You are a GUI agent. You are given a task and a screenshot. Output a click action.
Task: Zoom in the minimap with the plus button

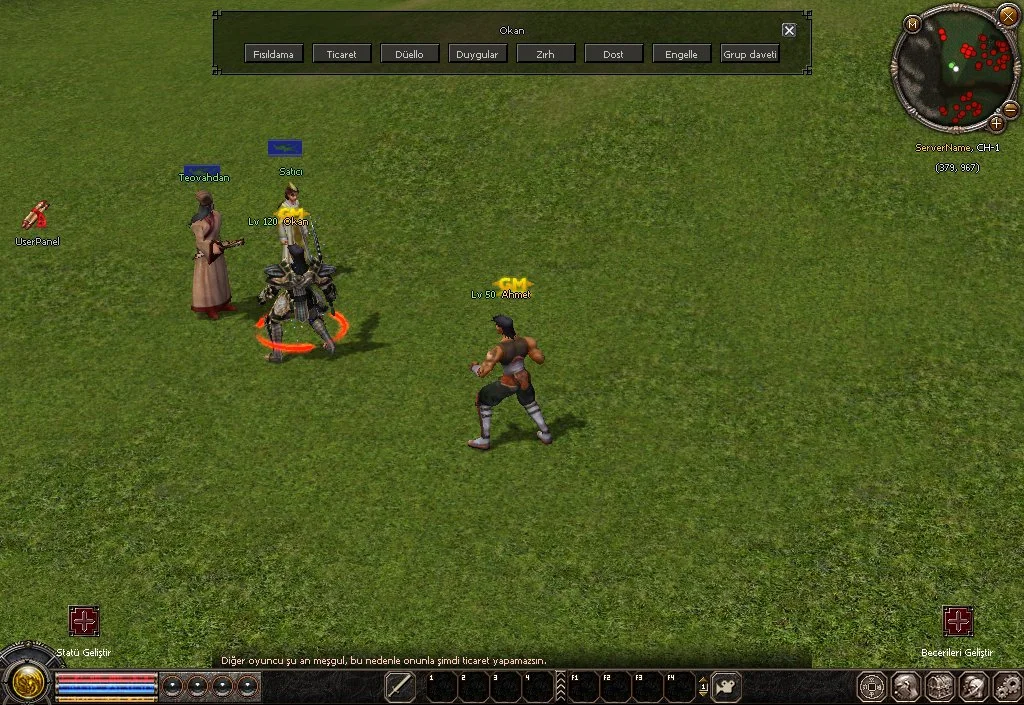[996, 124]
